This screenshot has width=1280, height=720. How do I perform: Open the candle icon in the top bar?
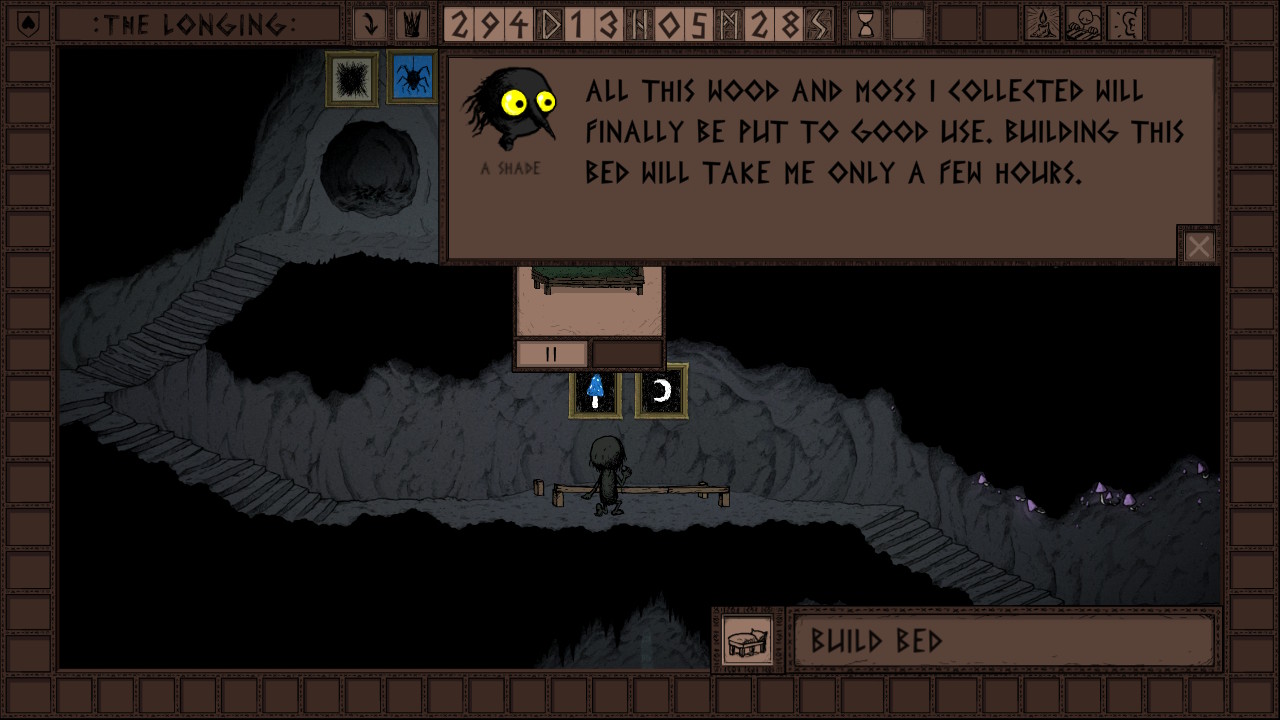tap(1043, 24)
